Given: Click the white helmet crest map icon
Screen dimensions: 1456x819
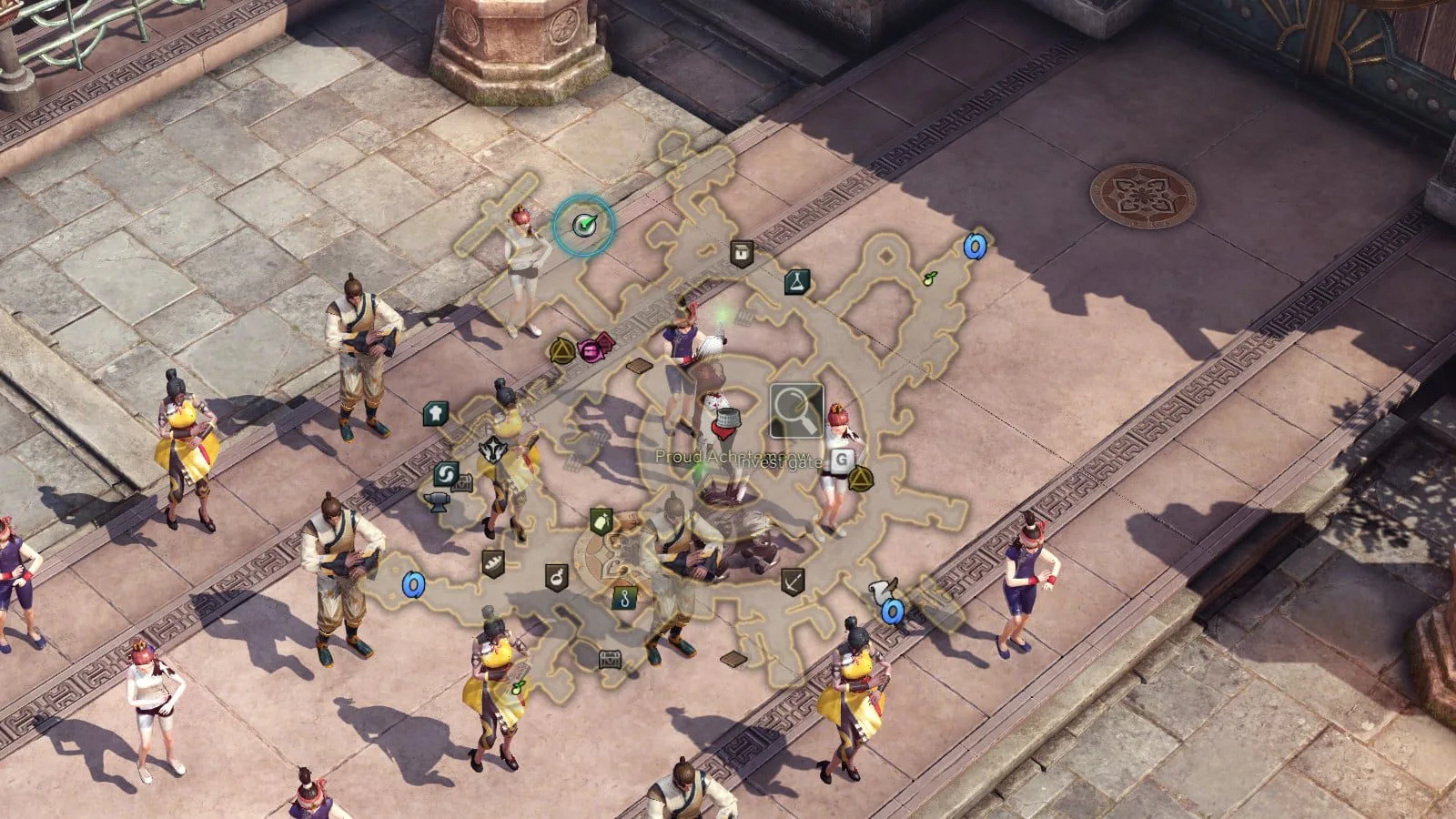Looking at the screenshot, I should [x=491, y=449].
